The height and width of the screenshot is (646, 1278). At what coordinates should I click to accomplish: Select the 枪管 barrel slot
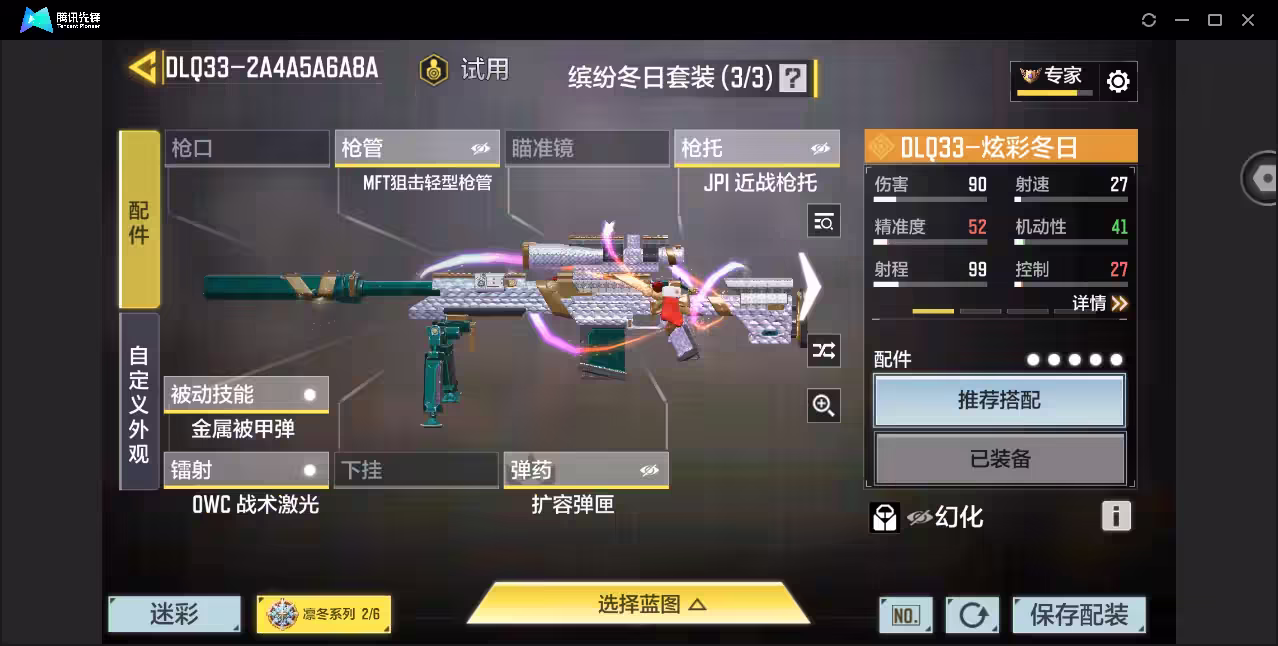tap(416, 148)
